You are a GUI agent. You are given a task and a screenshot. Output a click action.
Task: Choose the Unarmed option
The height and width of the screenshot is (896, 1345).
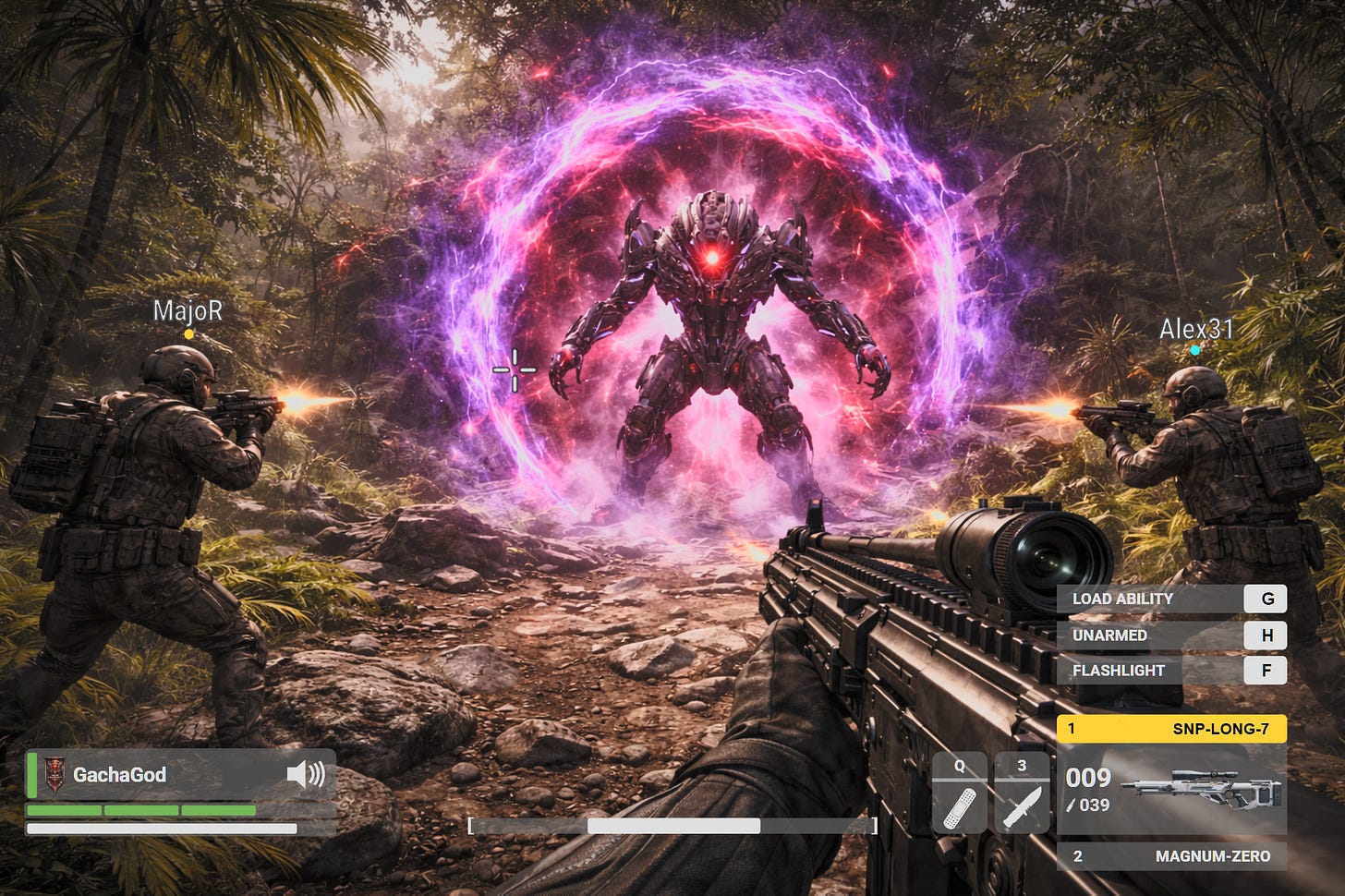tap(1171, 636)
